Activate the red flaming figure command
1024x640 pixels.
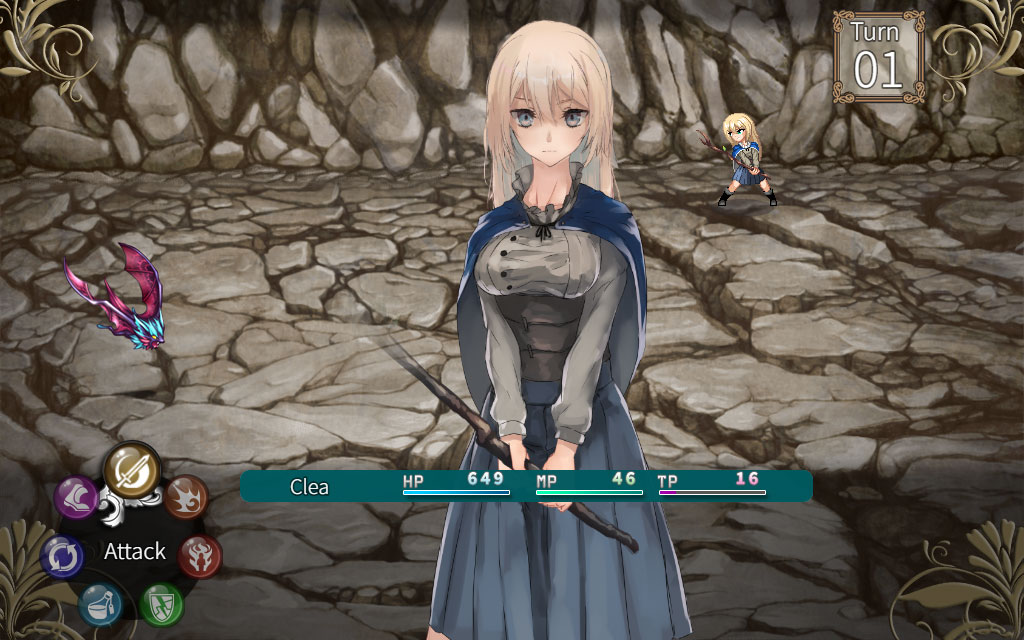pos(199,555)
